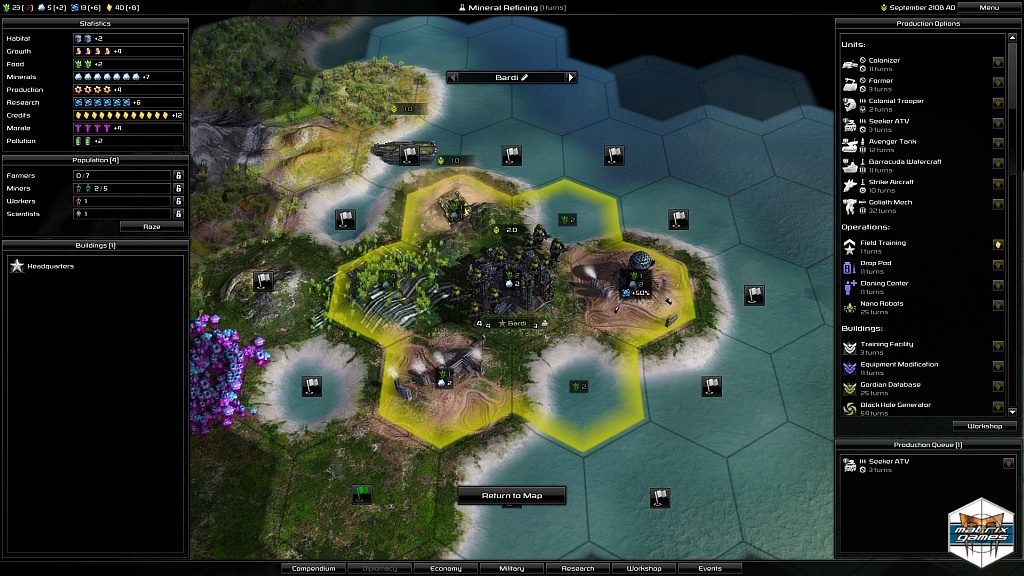This screenshot has width=1024, height=576.
Task: Toggle the Farmers lock
Action: [178, 176]
